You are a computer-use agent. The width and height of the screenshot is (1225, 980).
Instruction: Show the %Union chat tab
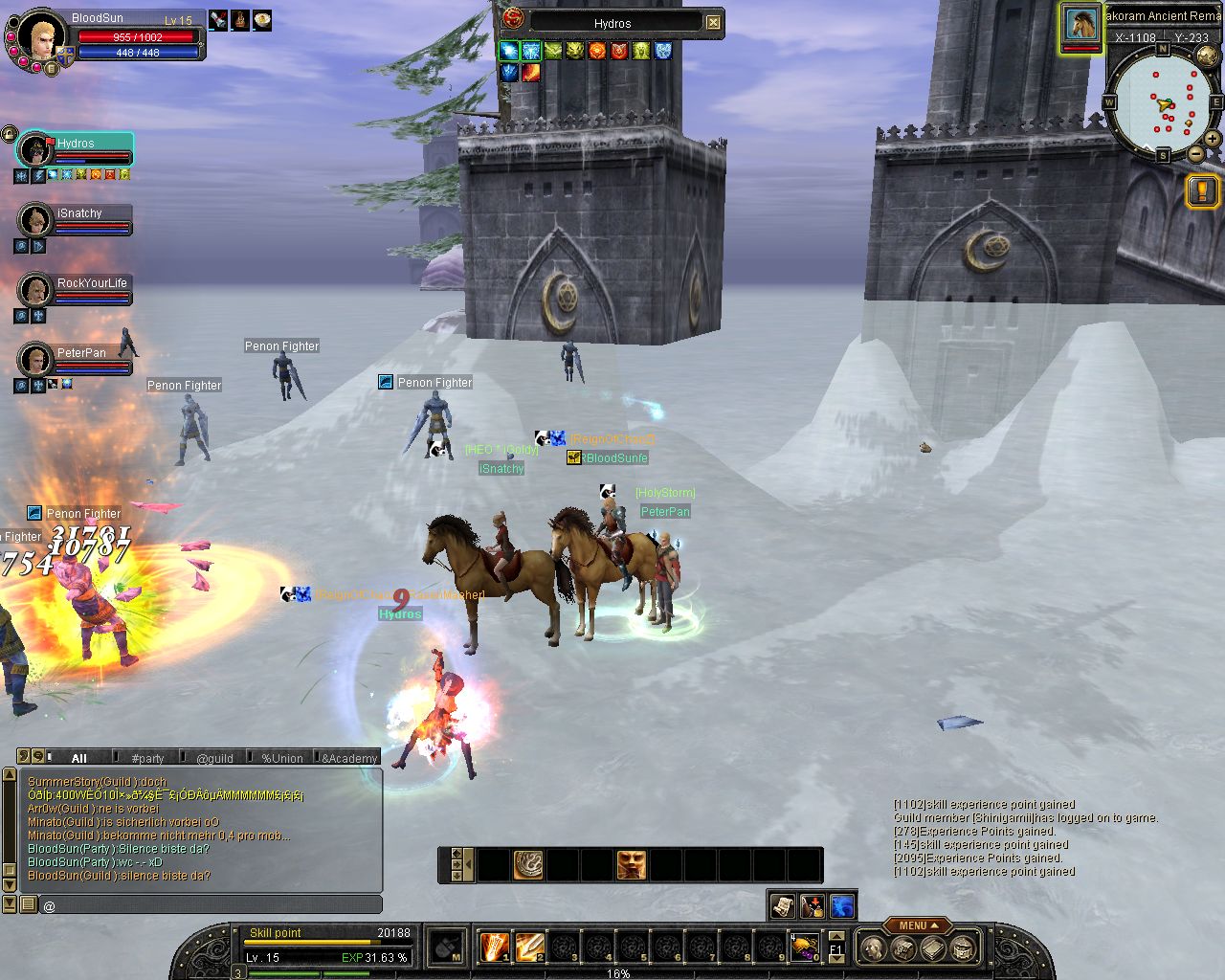282,758
